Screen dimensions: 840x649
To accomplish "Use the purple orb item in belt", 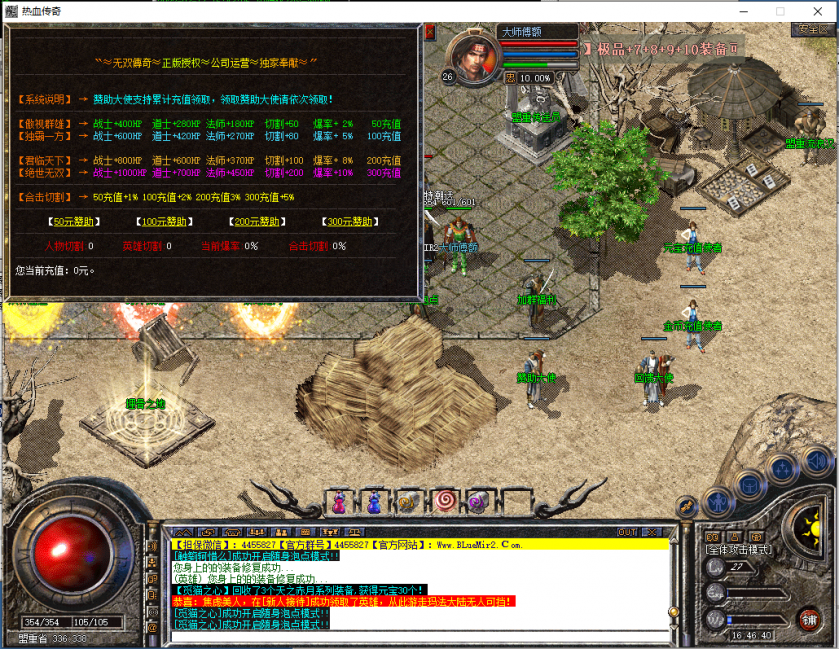I will point(476,500).
